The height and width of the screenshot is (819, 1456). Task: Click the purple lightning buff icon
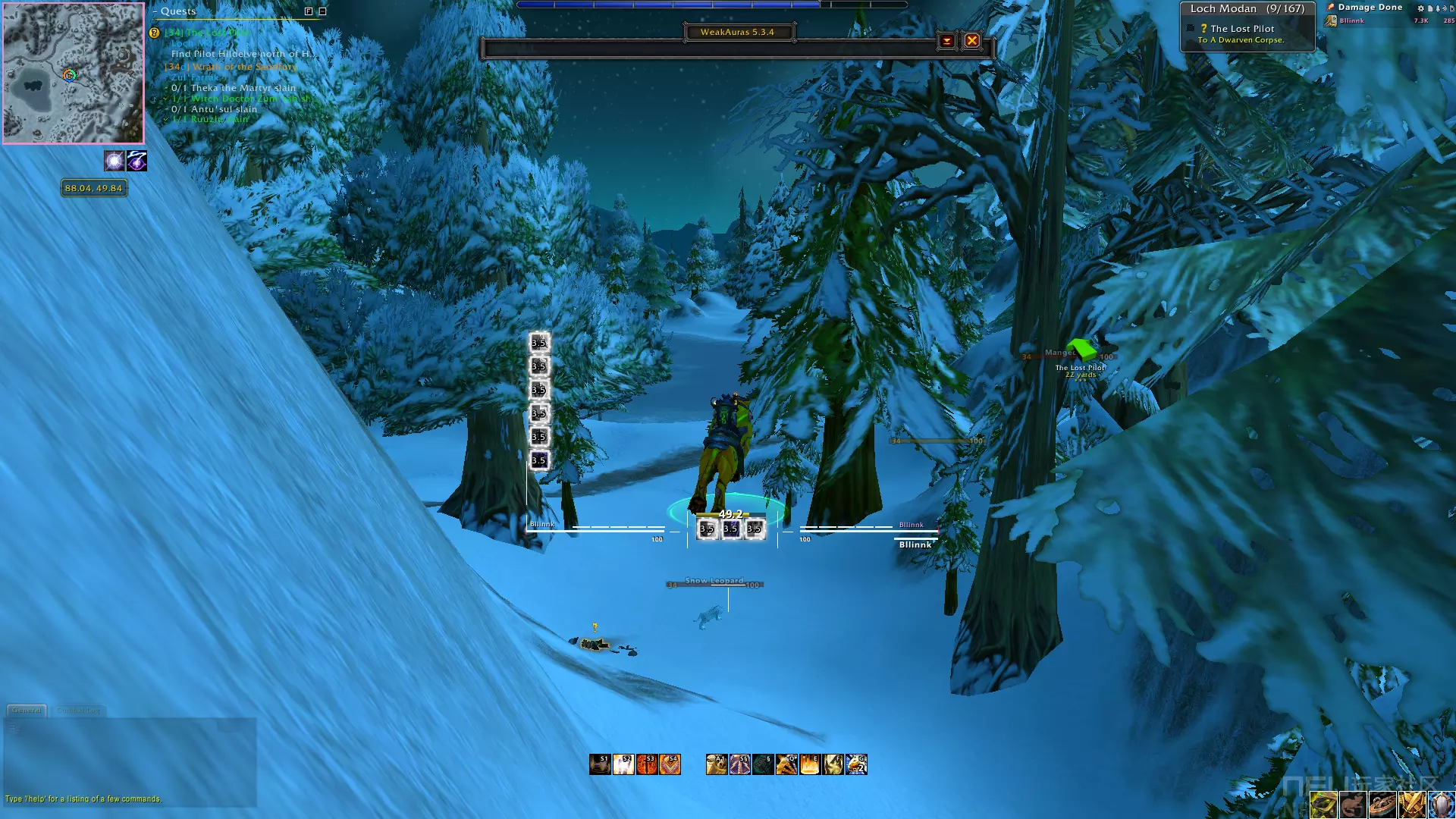tap(137, 161)
